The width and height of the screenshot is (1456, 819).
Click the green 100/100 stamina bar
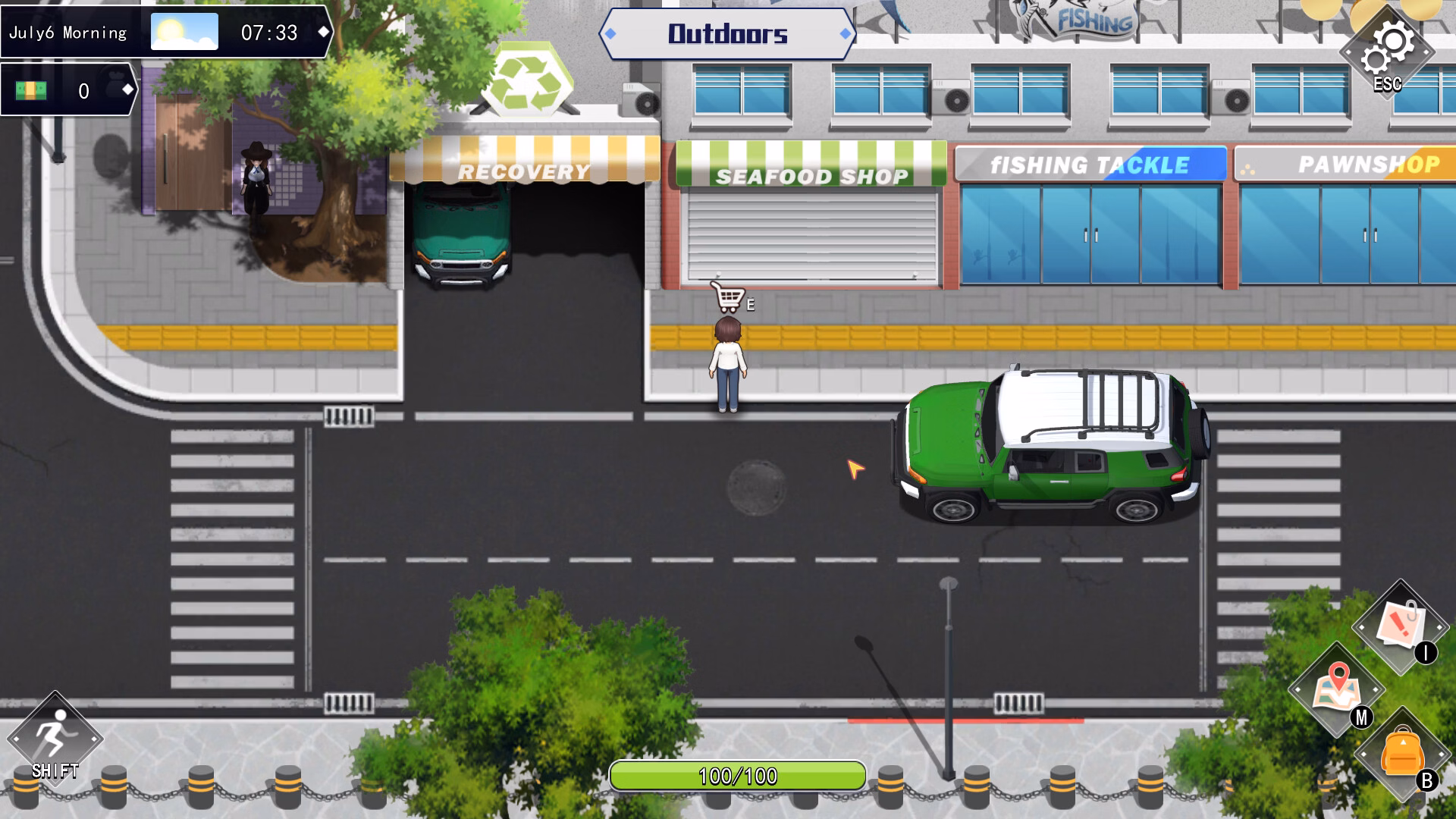739,775
